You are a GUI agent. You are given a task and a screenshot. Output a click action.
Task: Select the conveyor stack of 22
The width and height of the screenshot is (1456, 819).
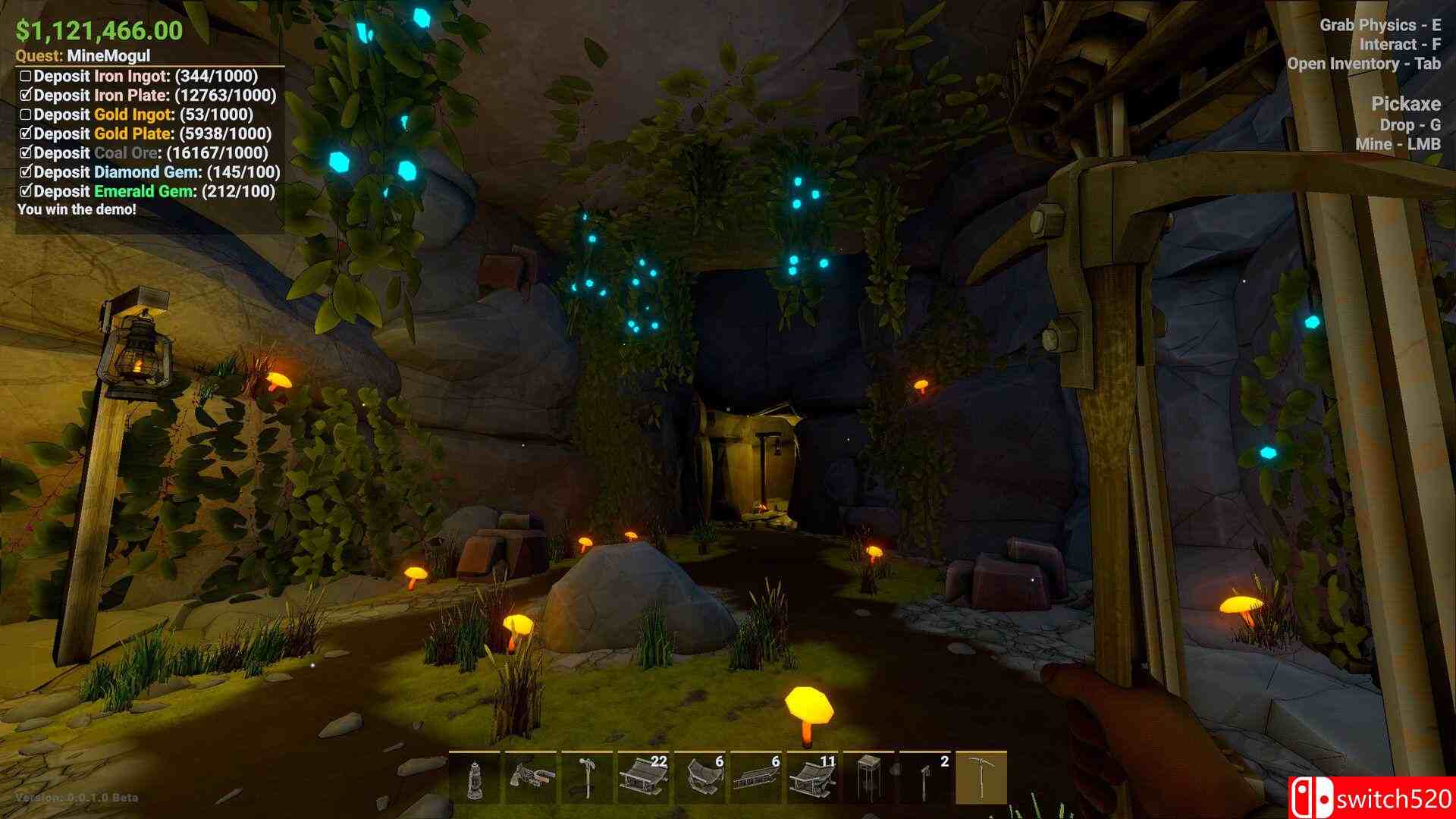[x=643, y=777]
